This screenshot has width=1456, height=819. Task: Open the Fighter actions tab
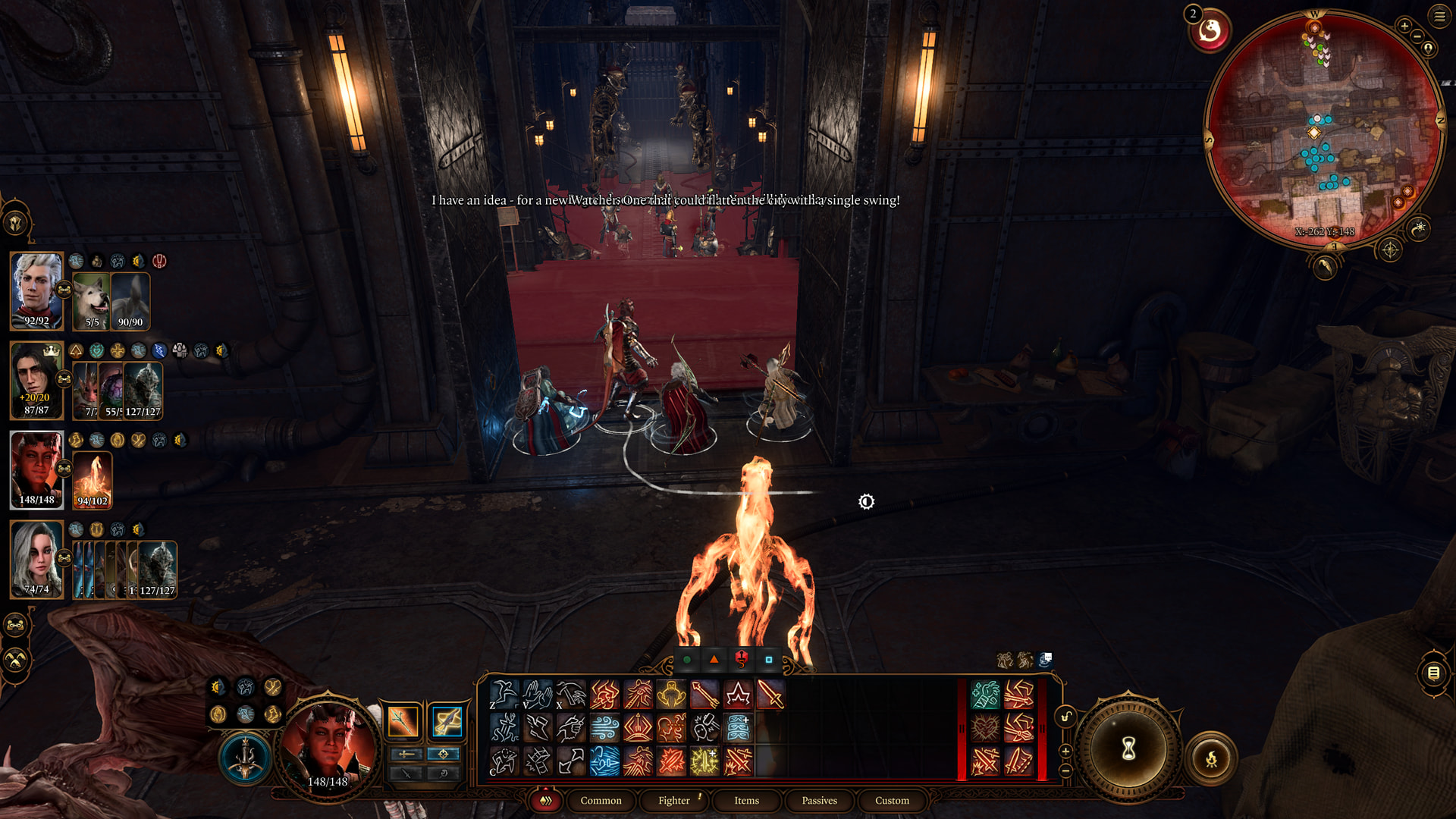(x=673, y=800)
